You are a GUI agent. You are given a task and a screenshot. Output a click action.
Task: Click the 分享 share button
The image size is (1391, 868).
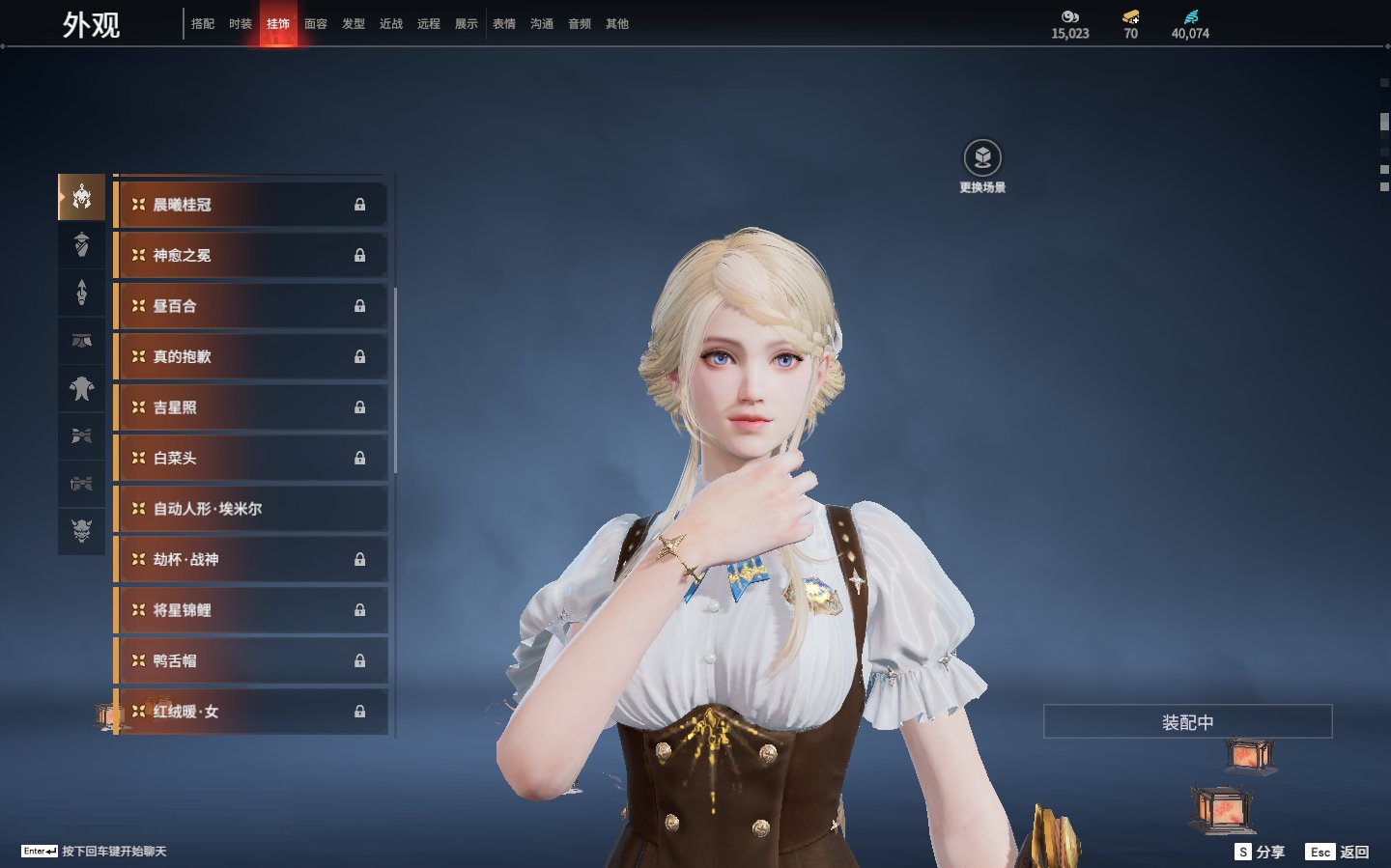tap(1261, 852)
